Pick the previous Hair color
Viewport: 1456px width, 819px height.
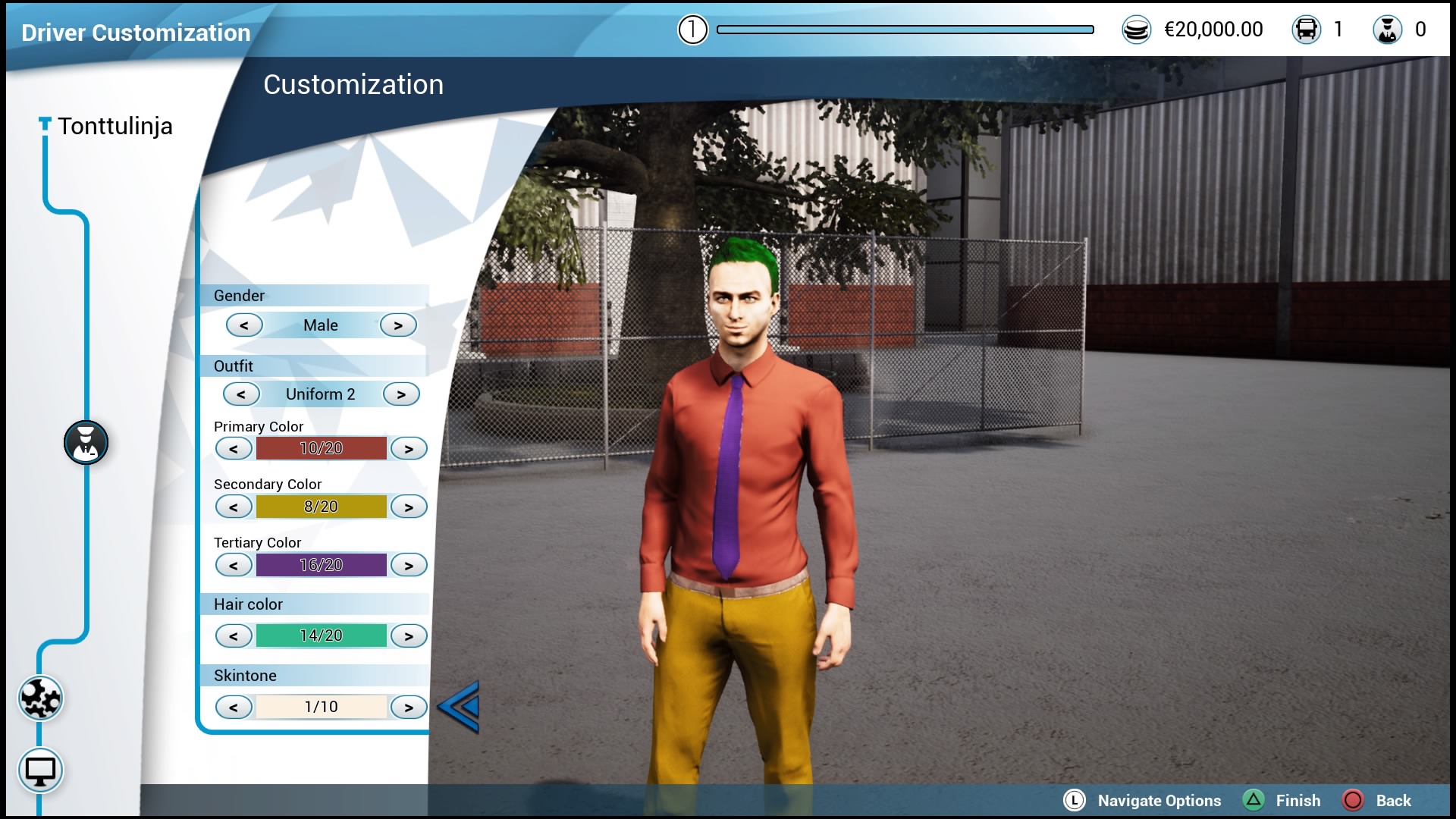click(x=234, y=636)
